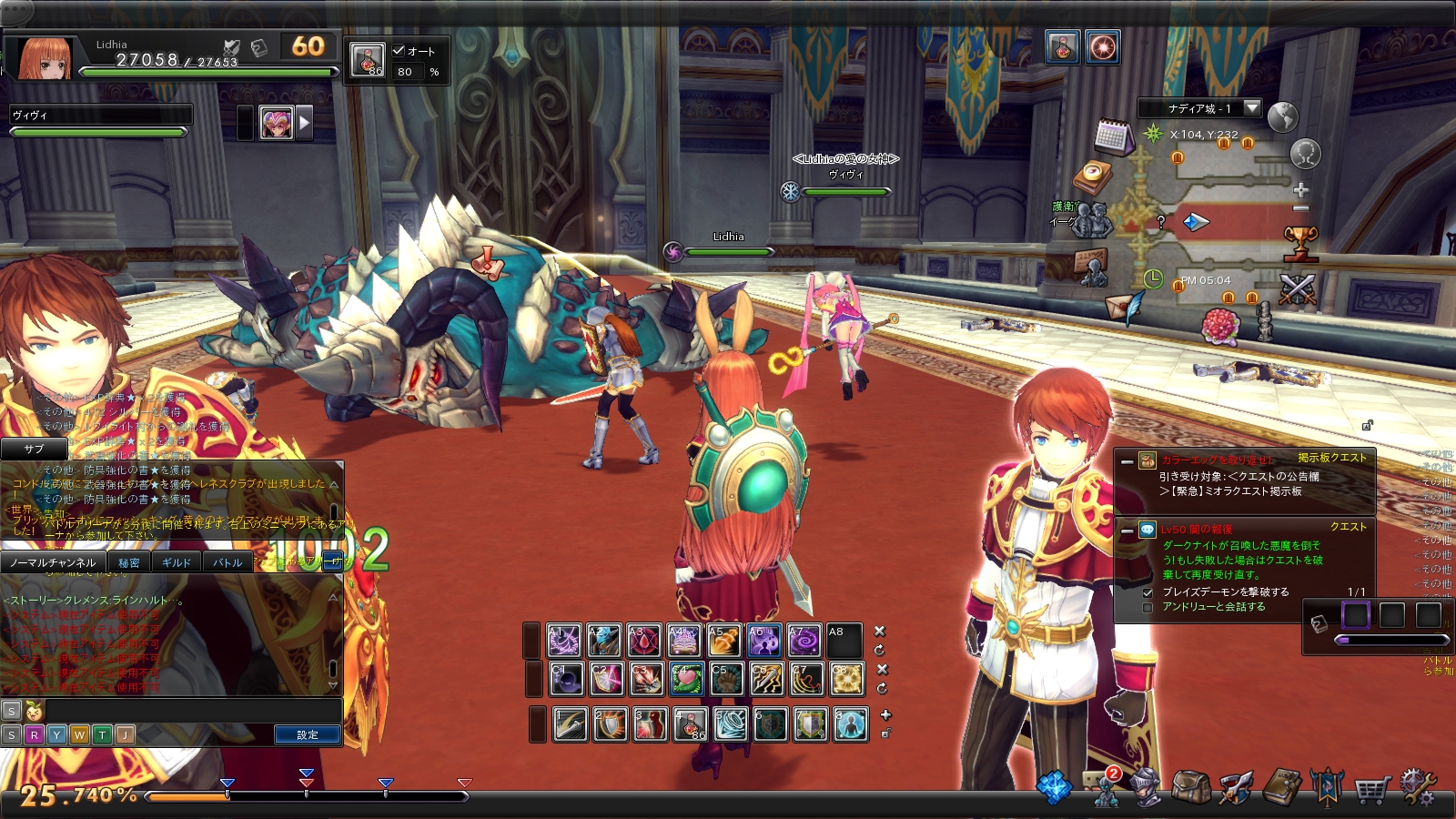Screen dimensions: 1456x819
Task: Open the backpack inventory from the bottom bar
Action: (1190, 787)
